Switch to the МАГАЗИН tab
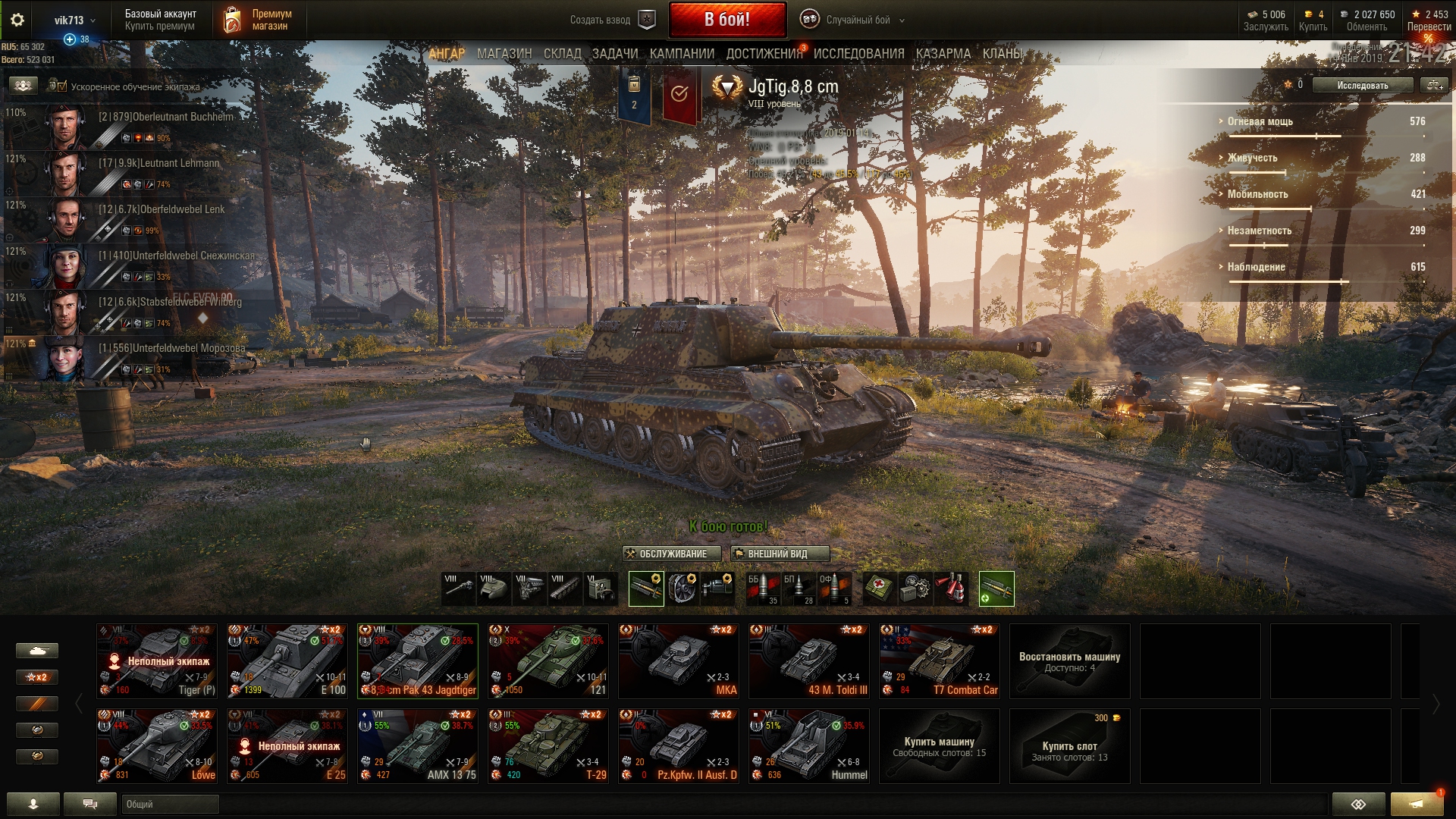The height and width of the screenshot is (819, 1456). click(x=504, y=54)
